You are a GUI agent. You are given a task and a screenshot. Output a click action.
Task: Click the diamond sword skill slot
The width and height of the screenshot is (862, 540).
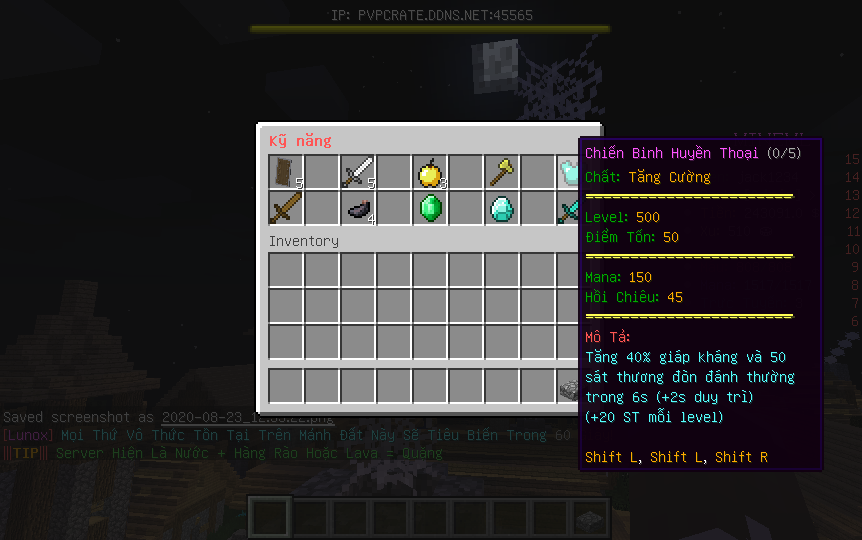tap(569, 209)
